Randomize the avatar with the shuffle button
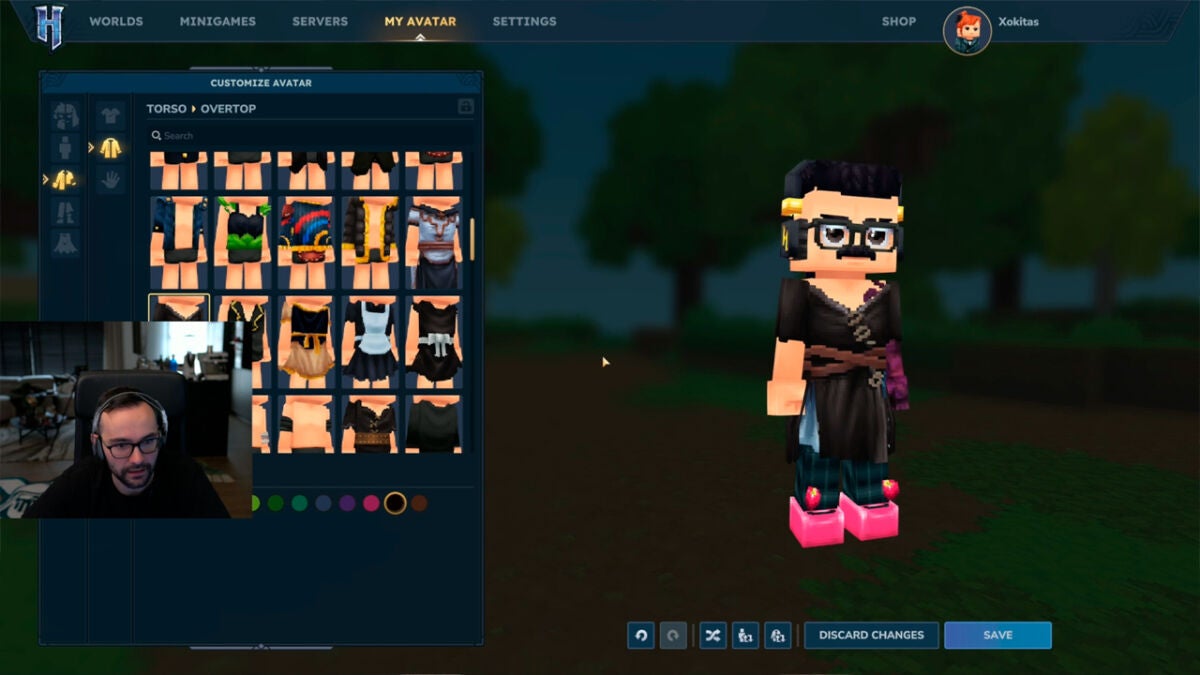The height and width of the screenshot is (675, 1200). click(712, 635)
